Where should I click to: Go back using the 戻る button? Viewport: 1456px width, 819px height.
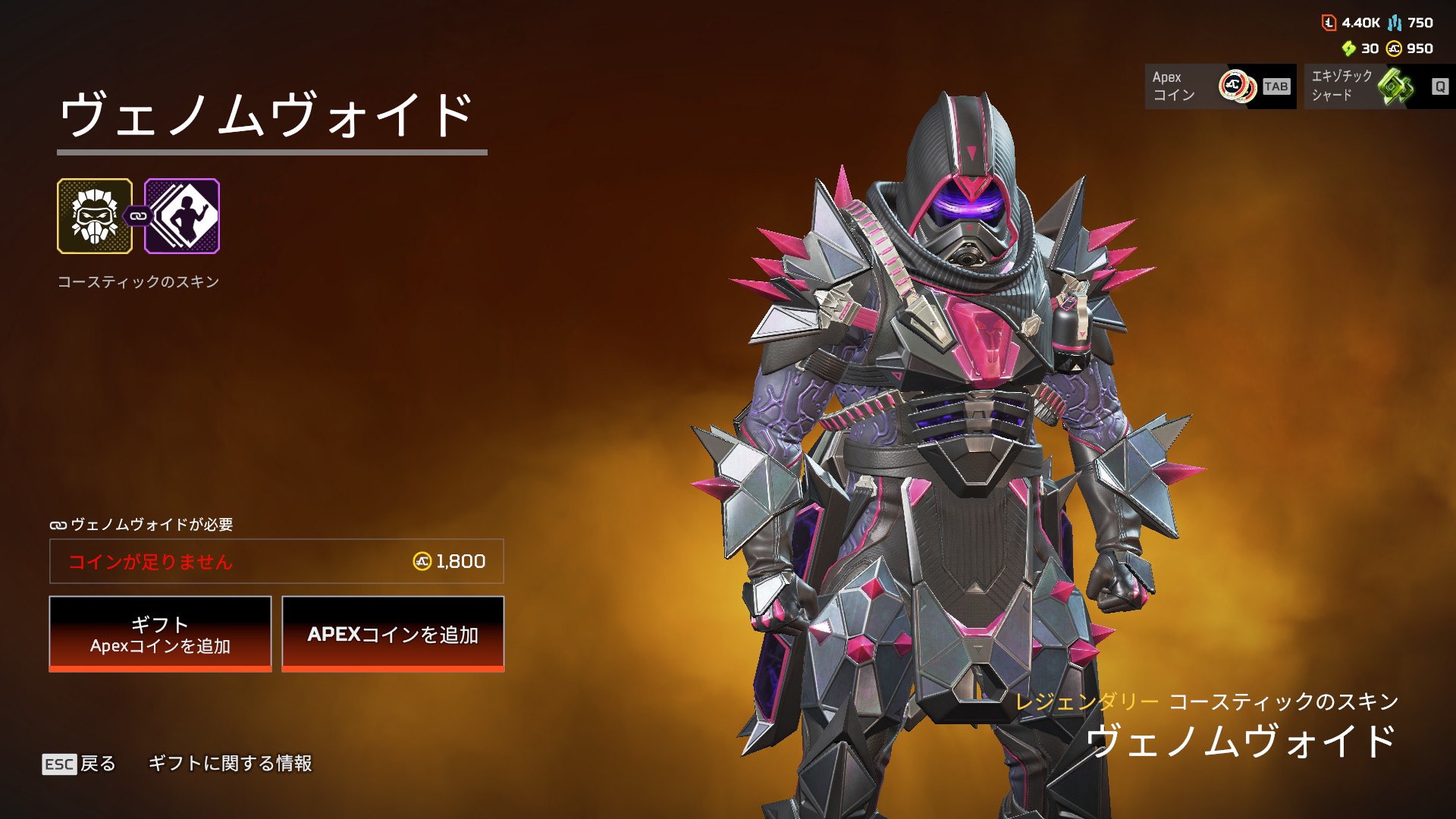pyautogui.click(x=80, y=764)
